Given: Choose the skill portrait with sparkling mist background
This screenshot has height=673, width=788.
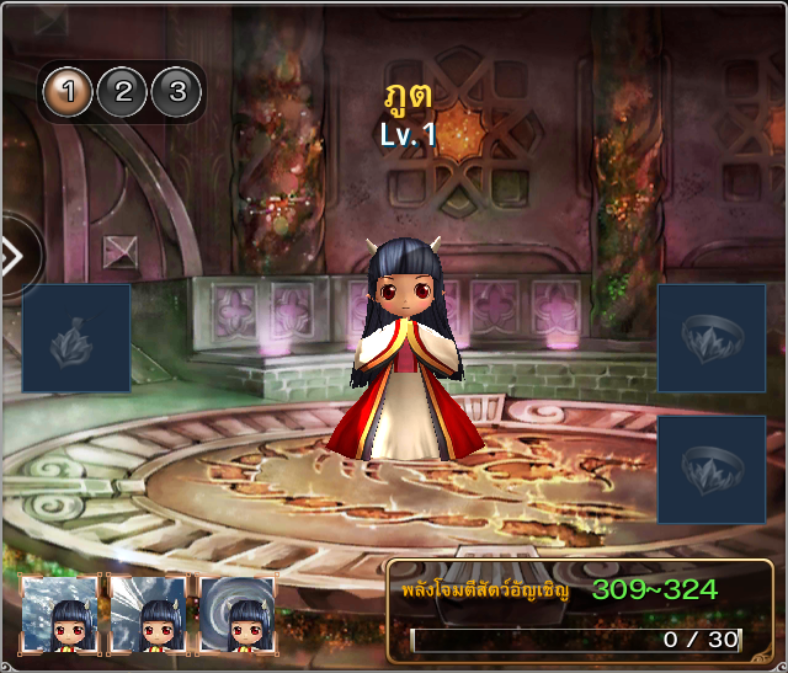Looking at the screenshot, I should pos(60,614).
